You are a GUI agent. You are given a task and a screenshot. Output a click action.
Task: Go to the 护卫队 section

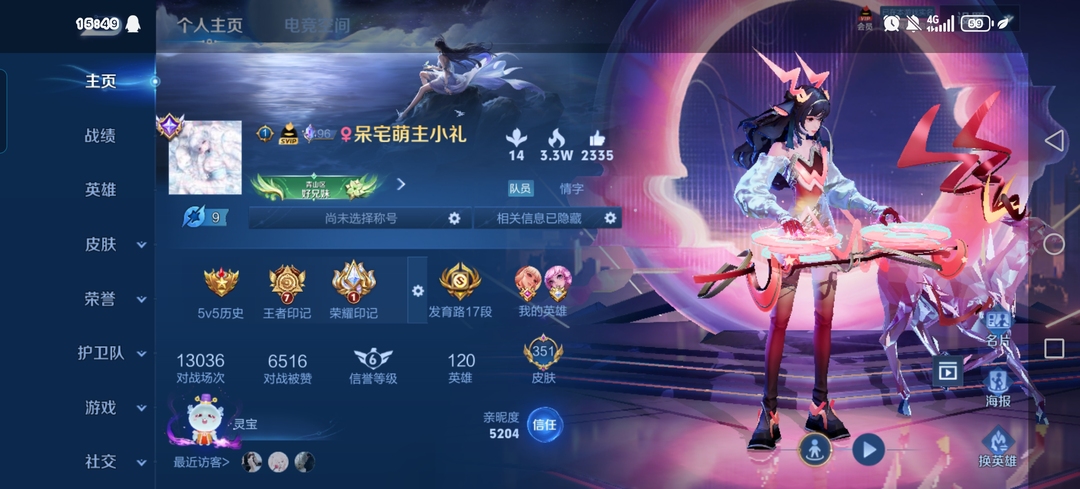[x=113, y=353]
